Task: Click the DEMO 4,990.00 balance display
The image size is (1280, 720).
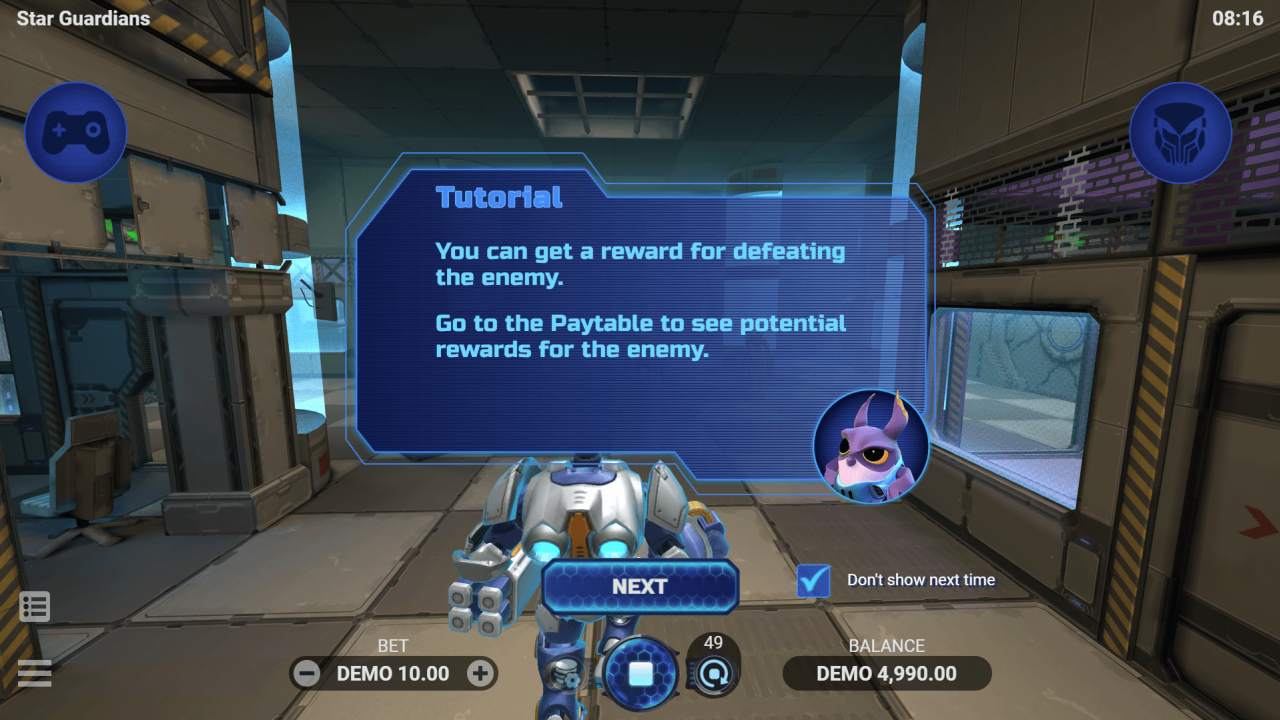Action: coord(886,673)
